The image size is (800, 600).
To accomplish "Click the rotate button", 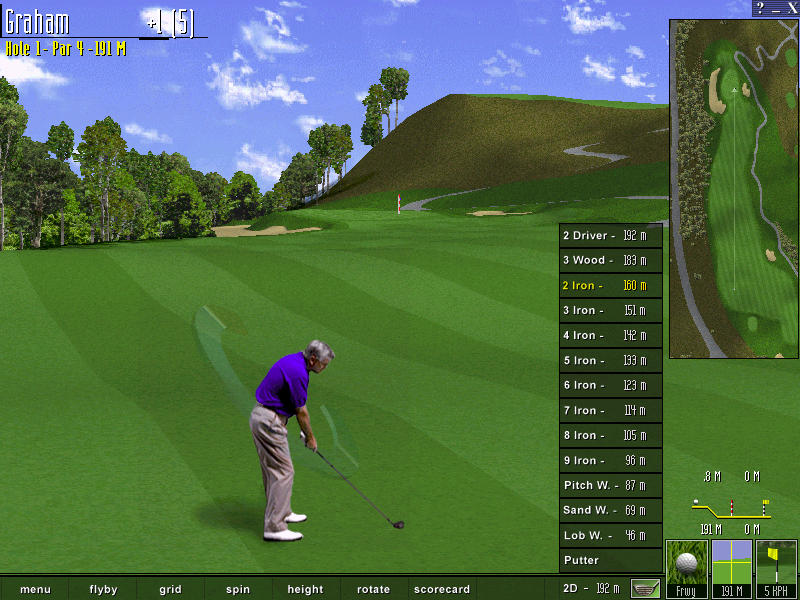I will point(373,589).
